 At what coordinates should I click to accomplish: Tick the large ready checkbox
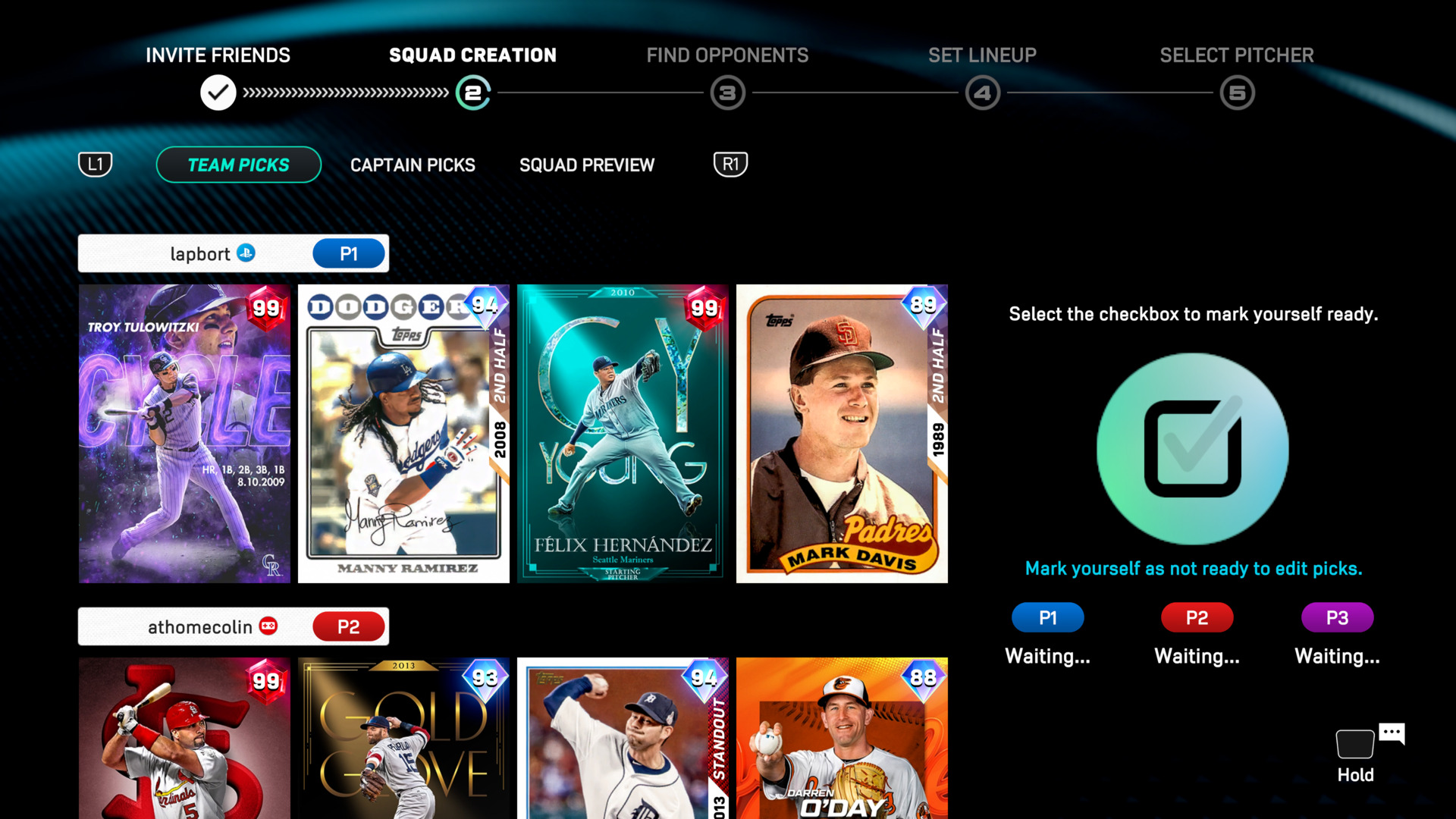(1192, 448)
